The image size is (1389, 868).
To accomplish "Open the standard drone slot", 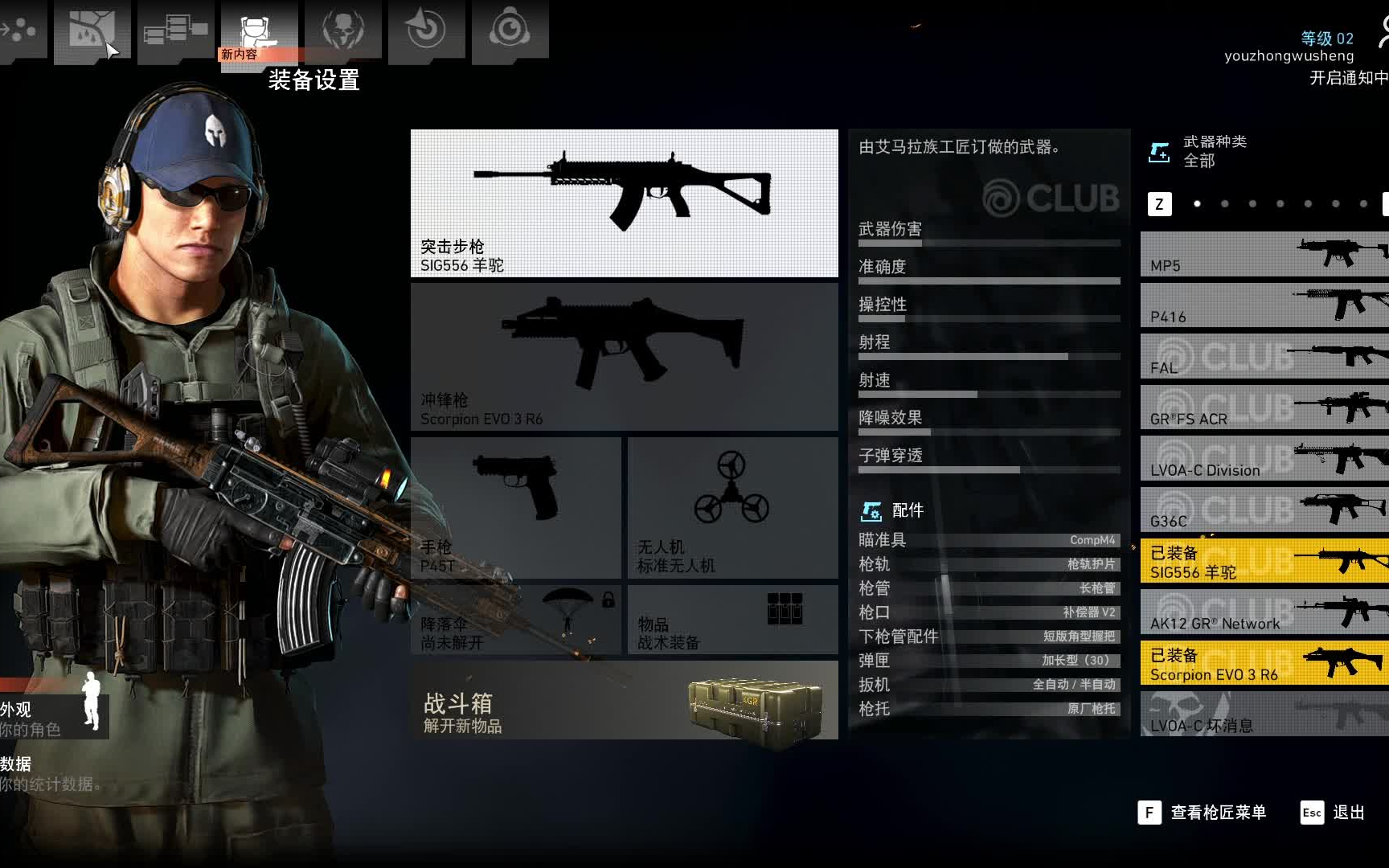I will pyautogui.click(x=732, y=507).
